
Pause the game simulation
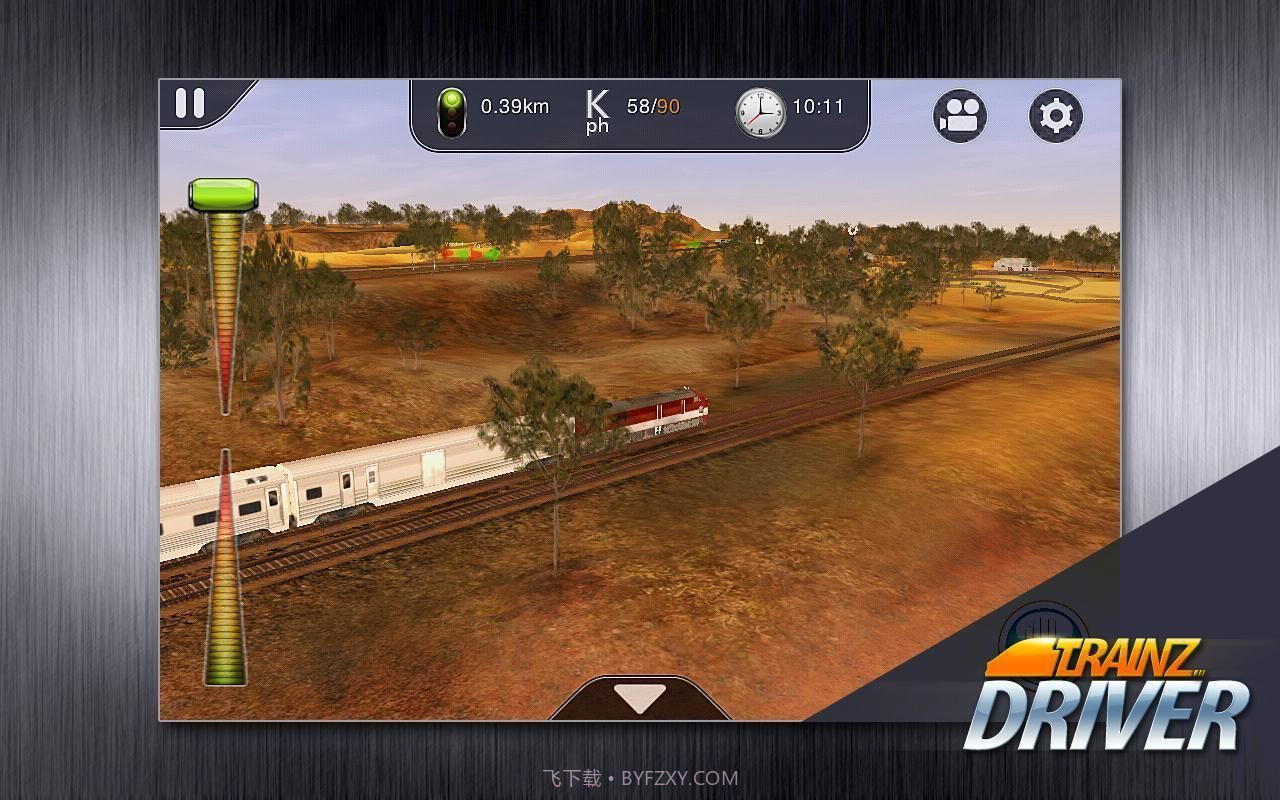click(x=190, y=104)
